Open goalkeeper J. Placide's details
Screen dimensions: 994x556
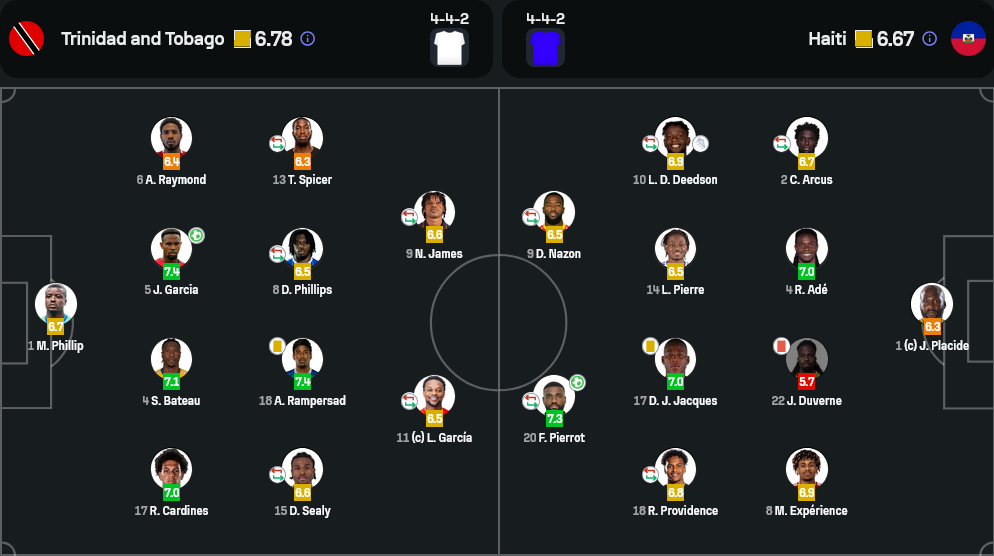coord(932,305)
